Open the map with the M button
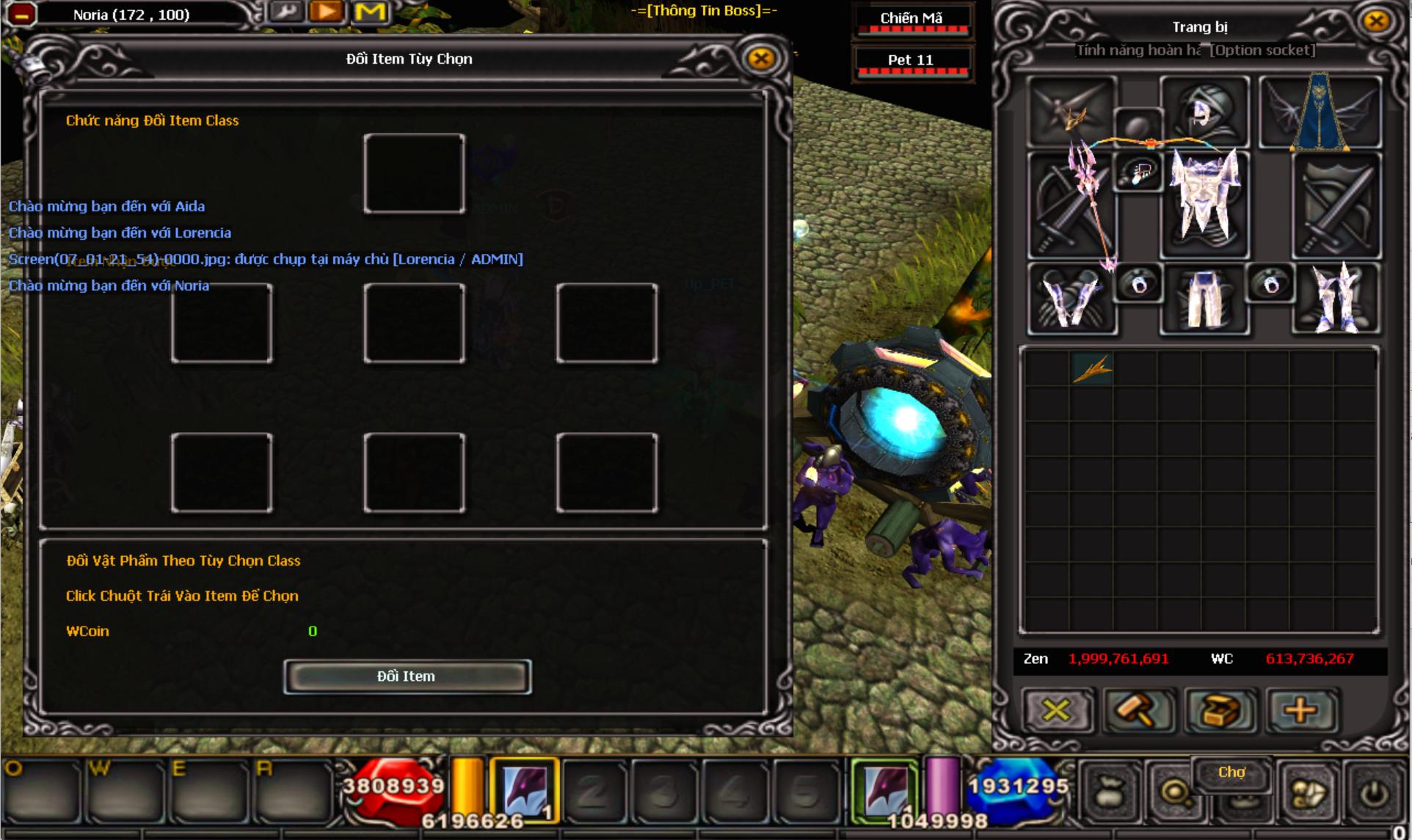 pyautogui.click(x=370, y=12)
